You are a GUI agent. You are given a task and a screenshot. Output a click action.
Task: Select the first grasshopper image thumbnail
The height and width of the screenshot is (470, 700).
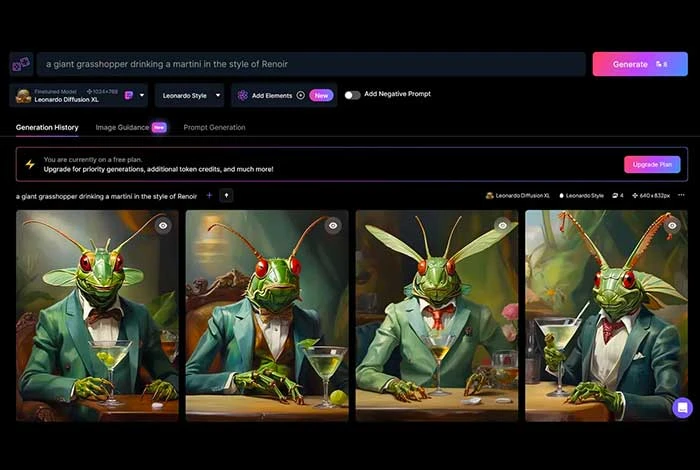tap(97, 315)
